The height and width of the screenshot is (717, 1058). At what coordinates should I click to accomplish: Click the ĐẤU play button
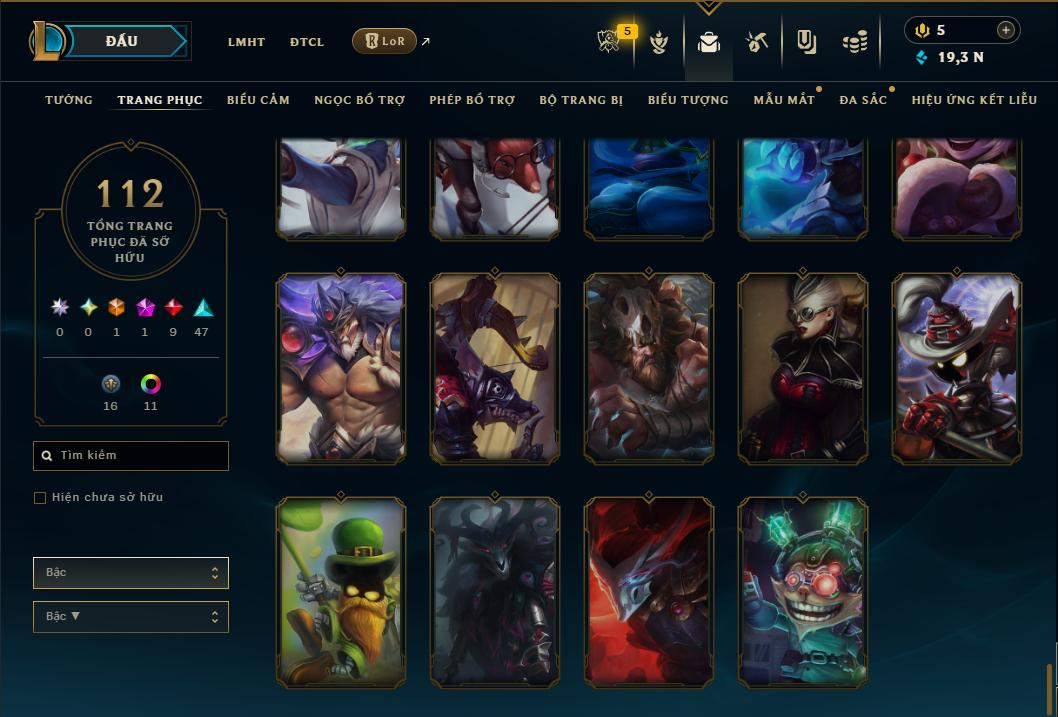click(x=122, y=41)
